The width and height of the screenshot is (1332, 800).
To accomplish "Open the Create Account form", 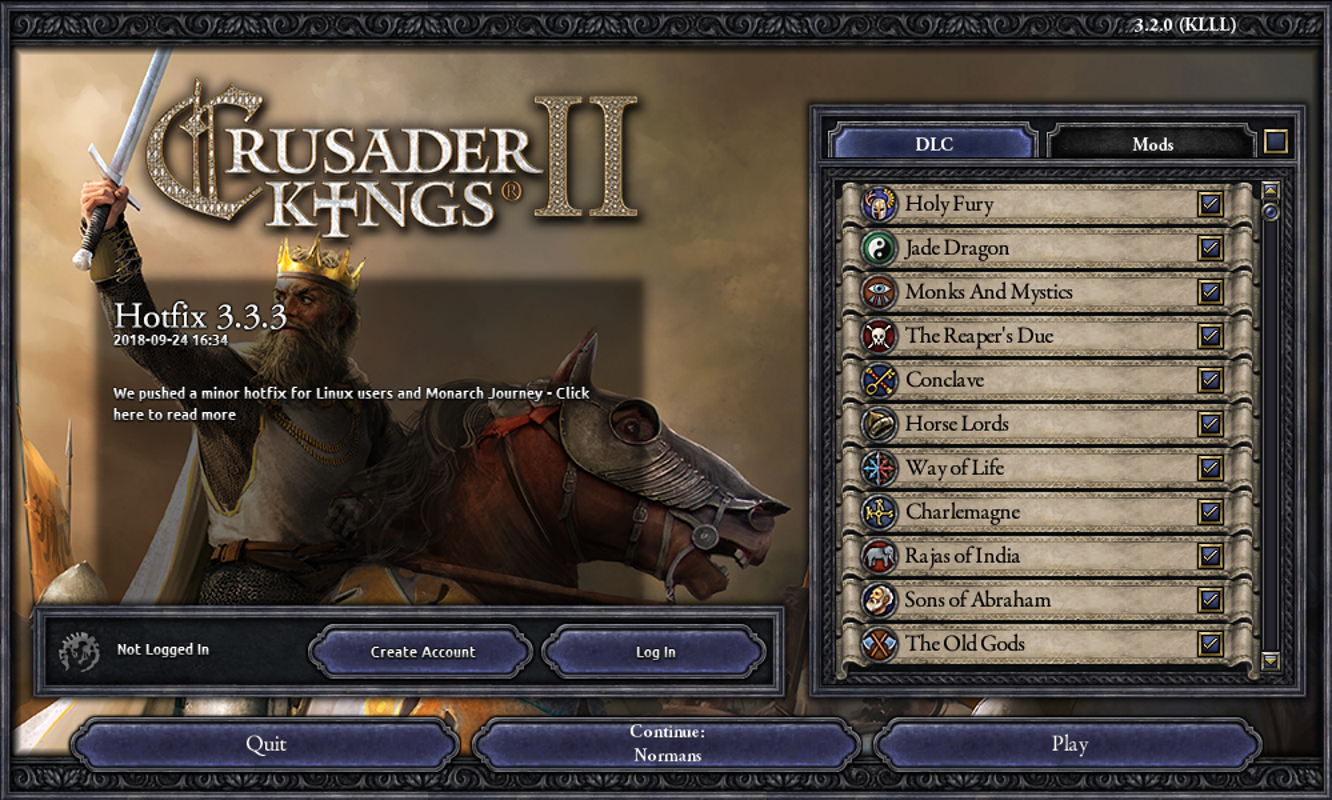I will tap(422, 652).
